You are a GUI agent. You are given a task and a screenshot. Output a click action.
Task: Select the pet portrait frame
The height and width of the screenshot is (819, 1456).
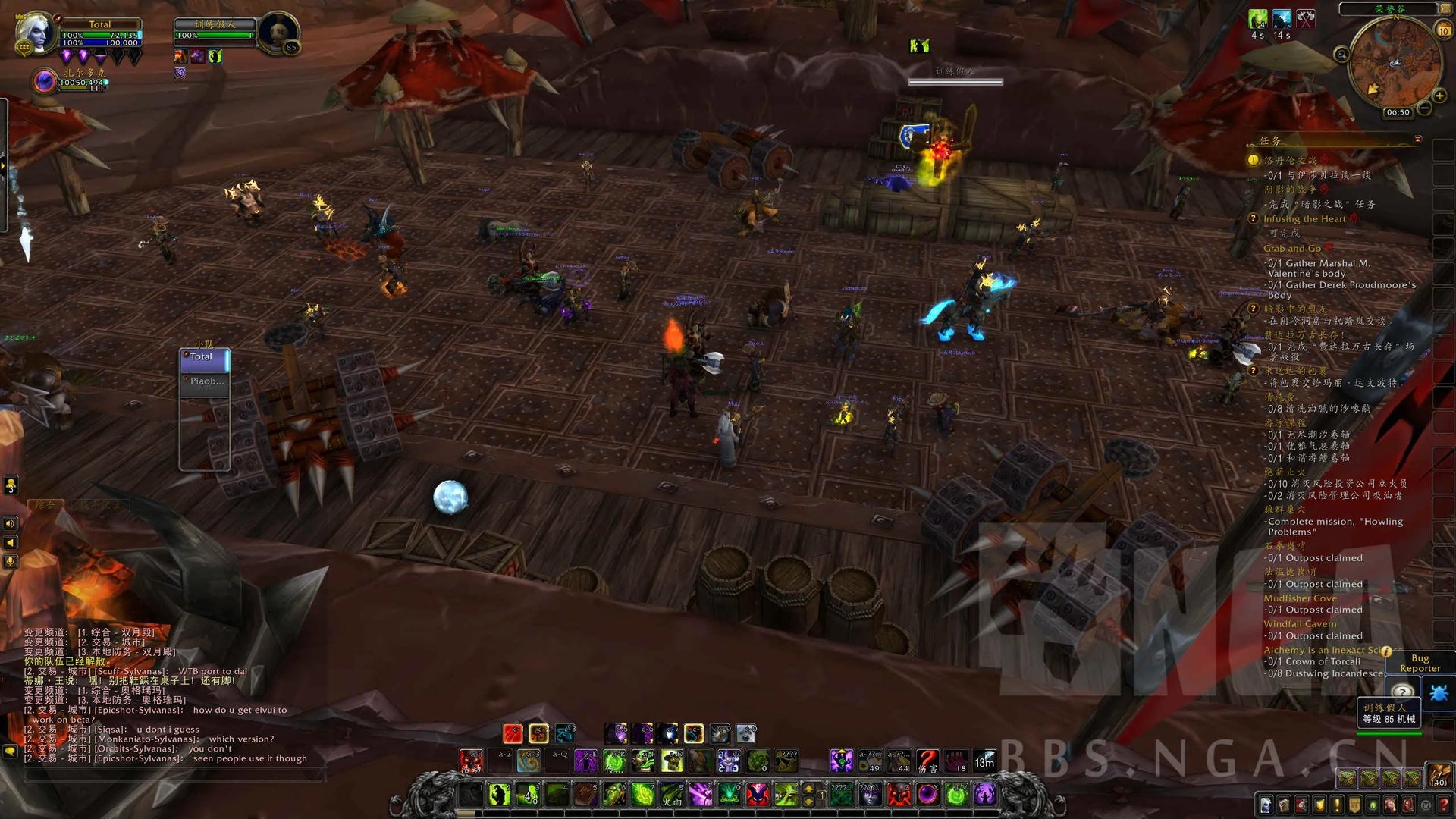pyautogui.click(x=45, y=80)
